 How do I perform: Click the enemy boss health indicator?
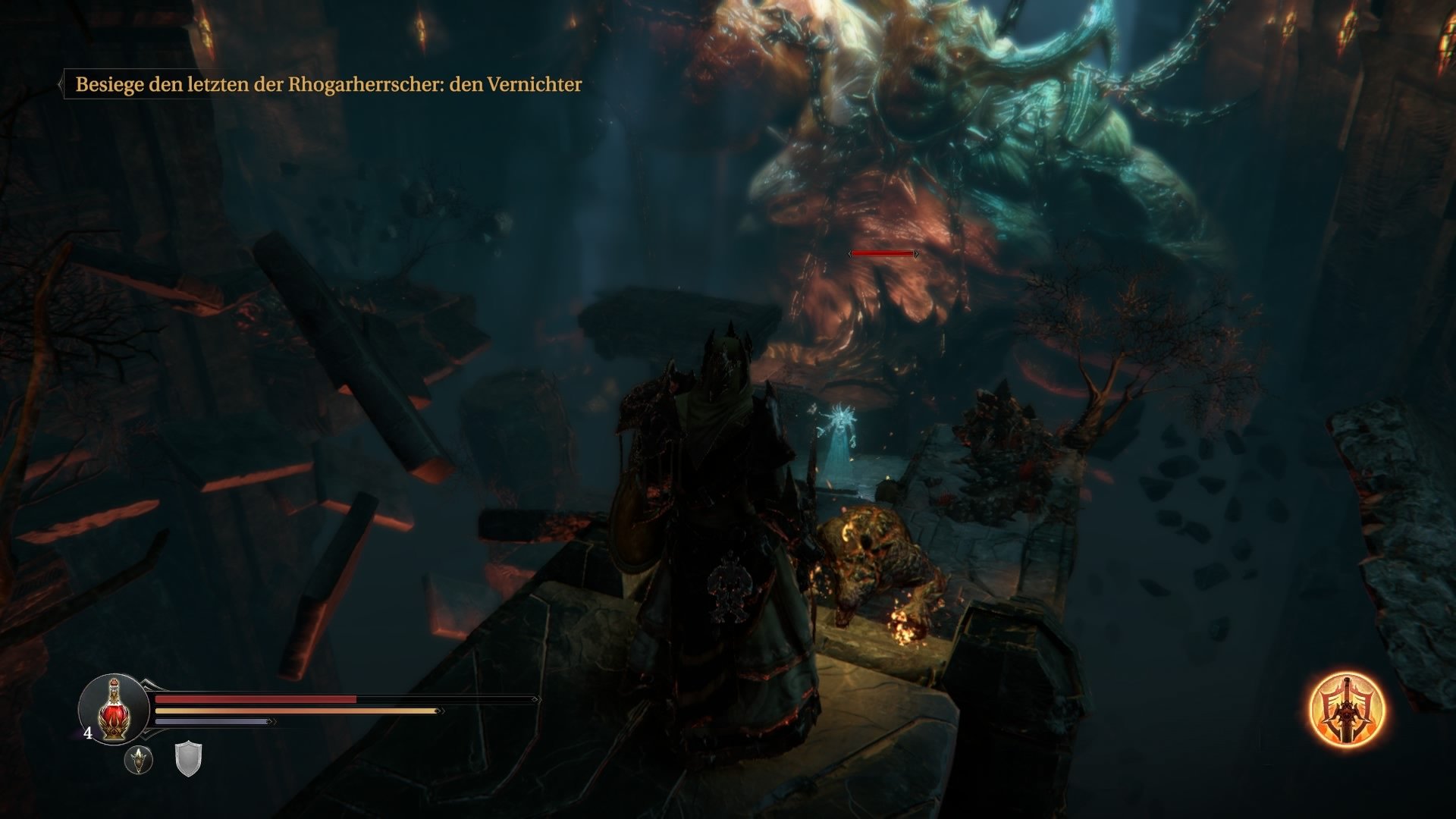(x=883, y=255)
